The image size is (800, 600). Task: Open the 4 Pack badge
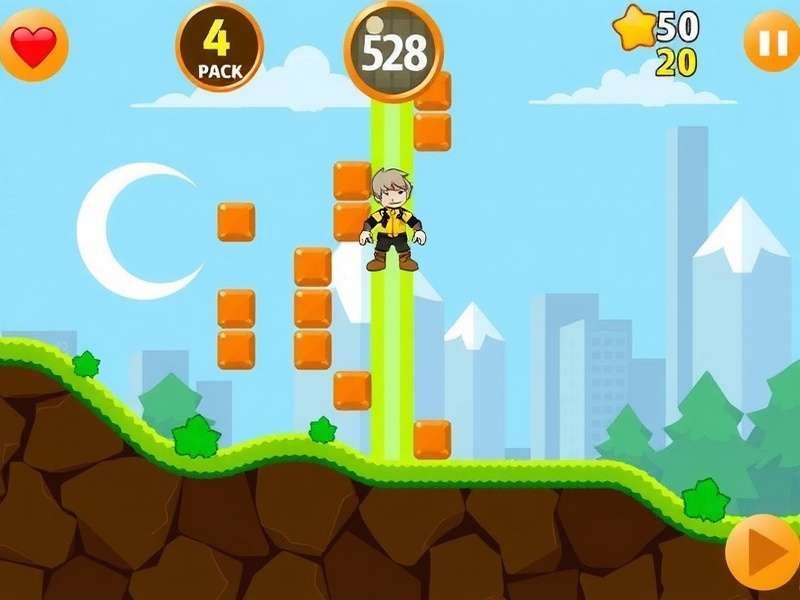219,46
